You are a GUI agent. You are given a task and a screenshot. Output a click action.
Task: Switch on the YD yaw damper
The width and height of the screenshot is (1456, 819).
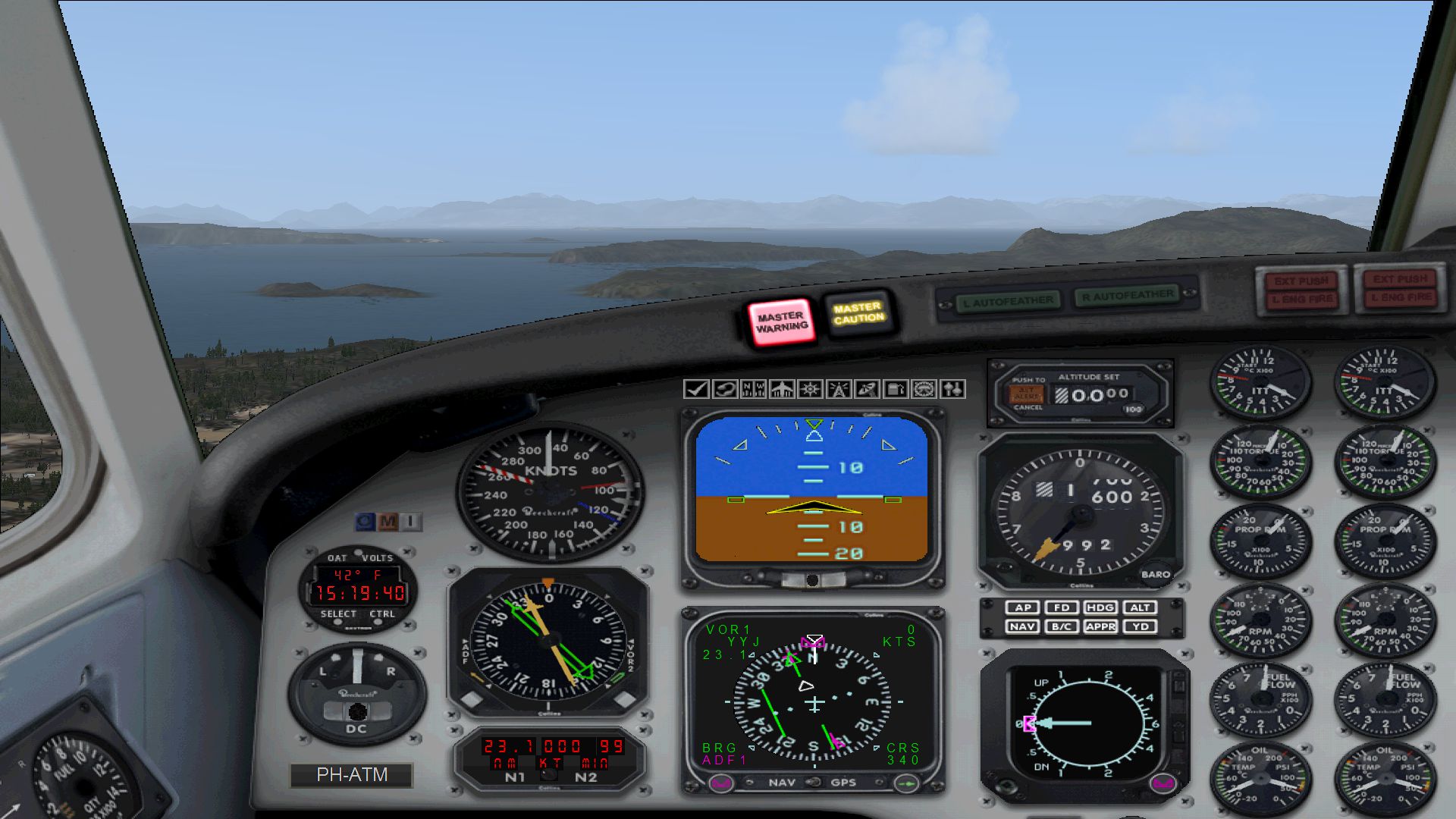tap(1140, 626)
